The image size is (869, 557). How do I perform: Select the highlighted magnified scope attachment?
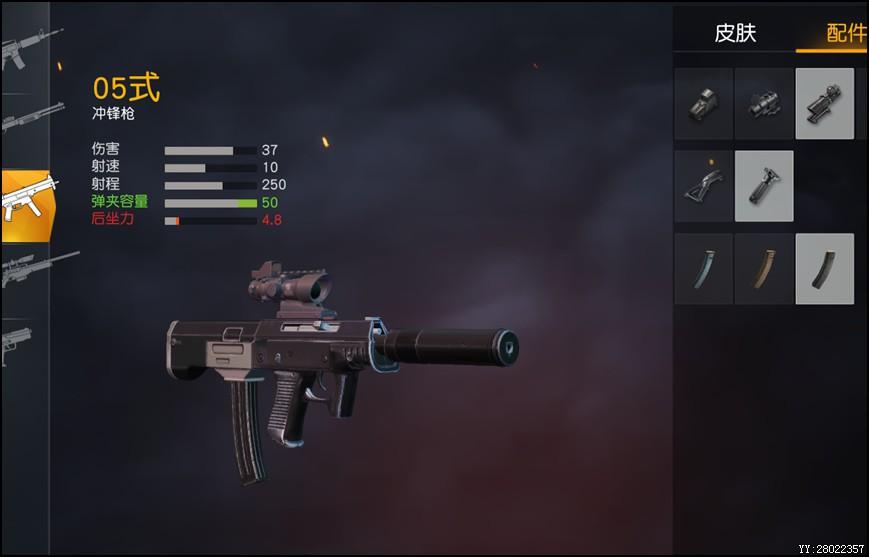coord(825,104)
